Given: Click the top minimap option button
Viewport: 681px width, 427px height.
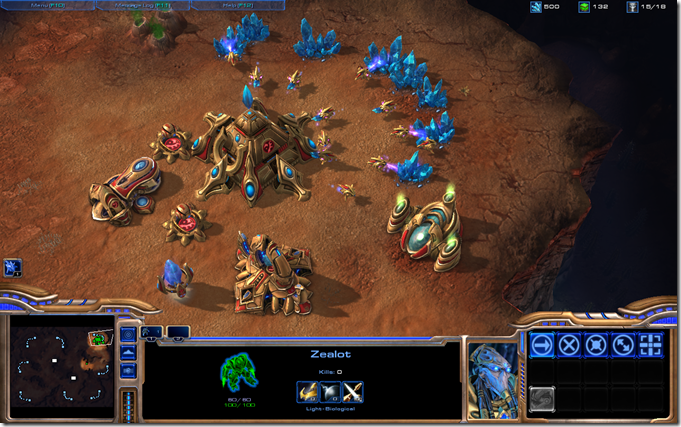Looking at the screenshot, I should pos(128,334).
